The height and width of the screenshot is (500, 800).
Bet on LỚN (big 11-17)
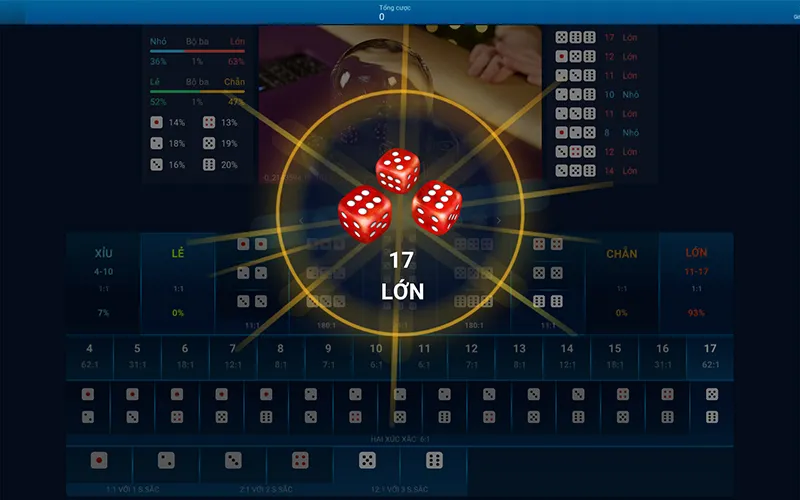tap(696, 280)
